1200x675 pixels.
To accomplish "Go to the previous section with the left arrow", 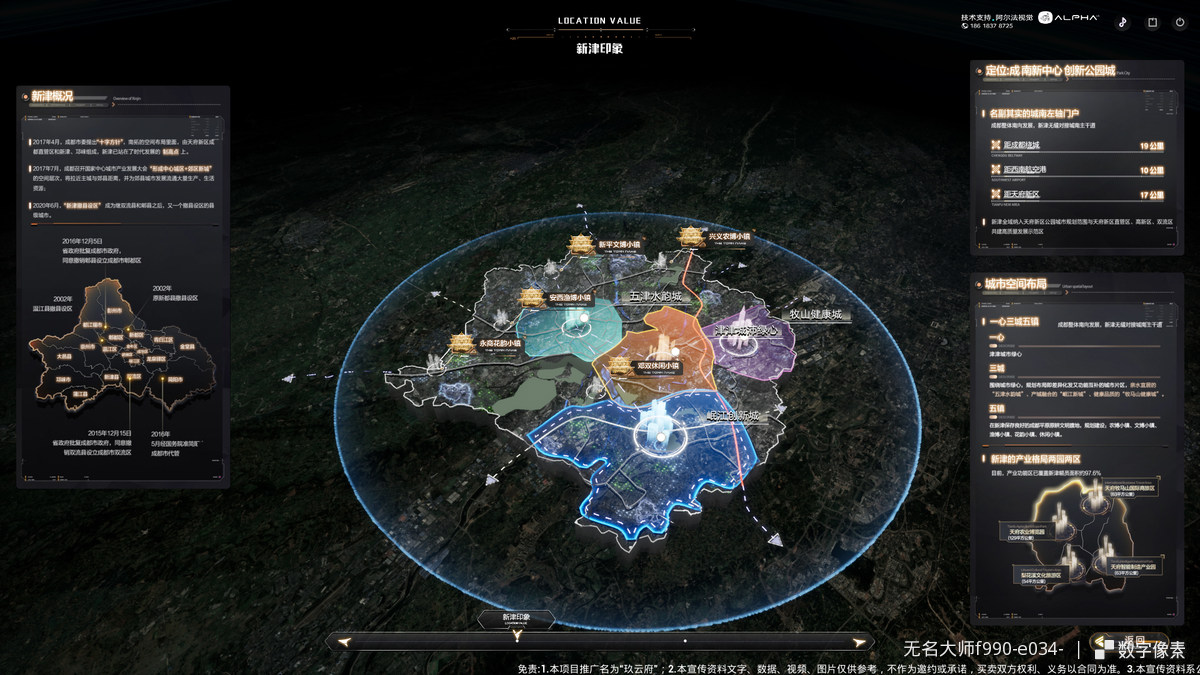I will (x=344, y=642).
